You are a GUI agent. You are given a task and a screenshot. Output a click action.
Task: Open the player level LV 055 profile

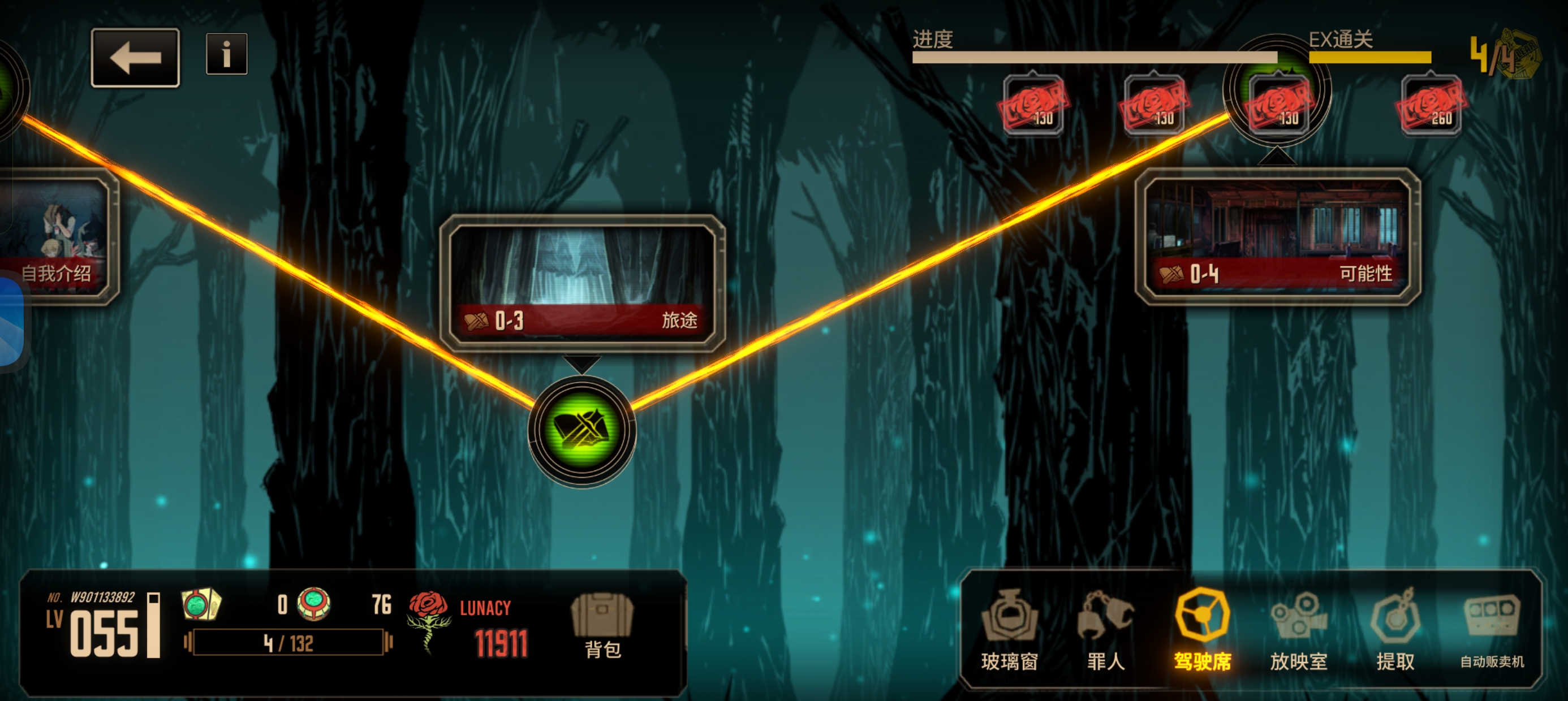coord(104,627)
